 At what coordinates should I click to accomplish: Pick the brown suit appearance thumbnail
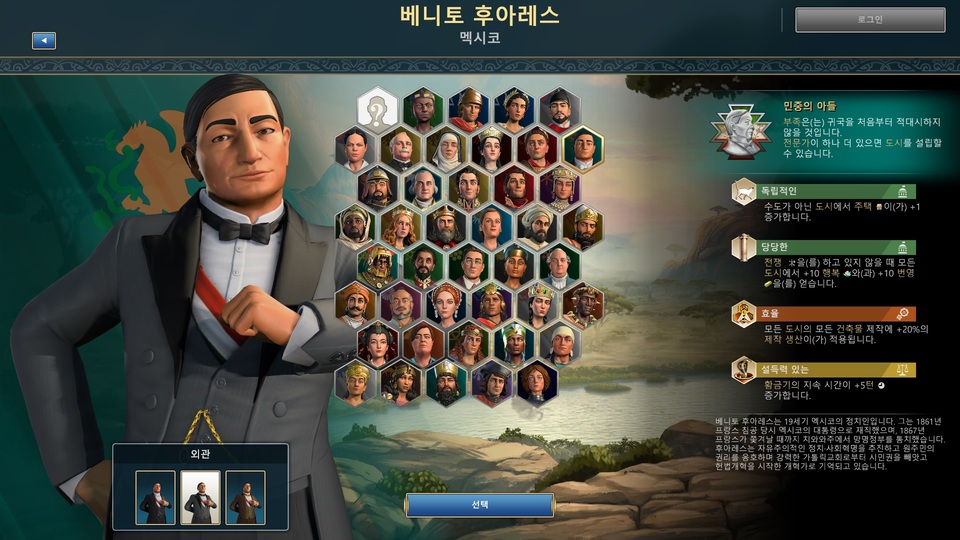point(245,497)
